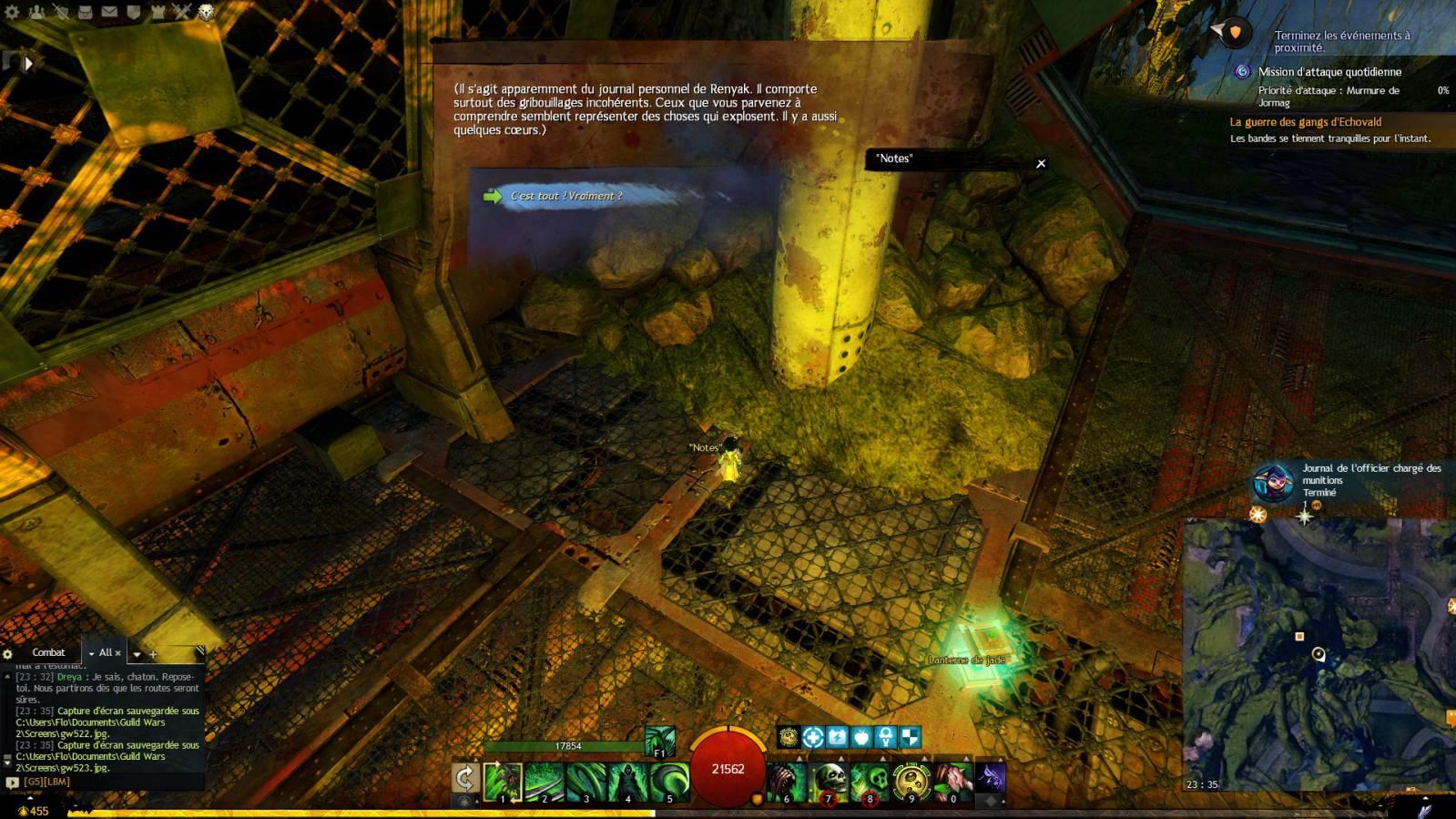Choose the "C'est tout ? Vraiment ?" dialogue reply
Viewport: 1456px width, 819px height.
(566, 196)
